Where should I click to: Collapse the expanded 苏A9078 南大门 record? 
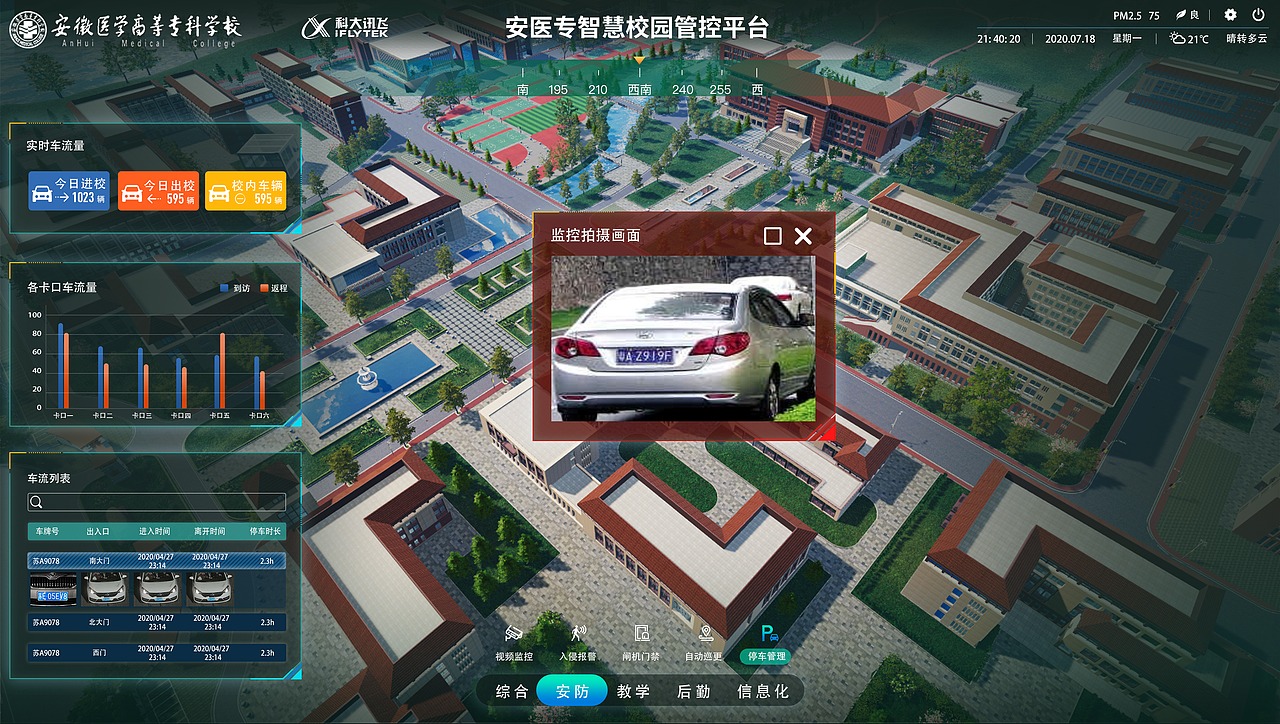point(155,560)
